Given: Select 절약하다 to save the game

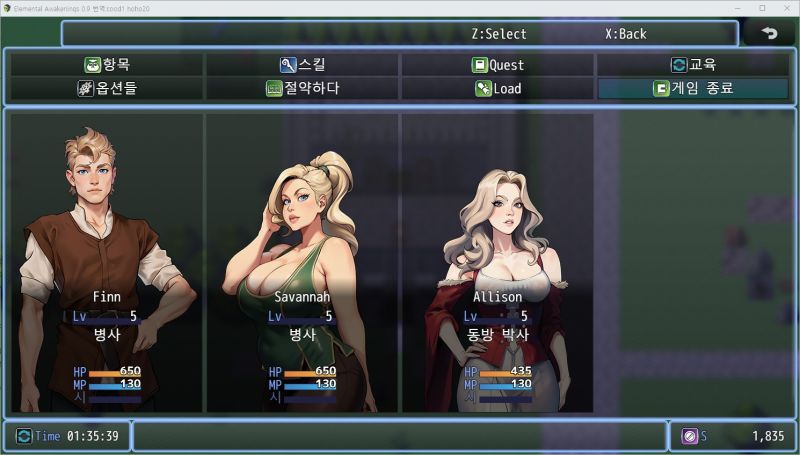Looking at the screenshot, I should pos(302,88).
